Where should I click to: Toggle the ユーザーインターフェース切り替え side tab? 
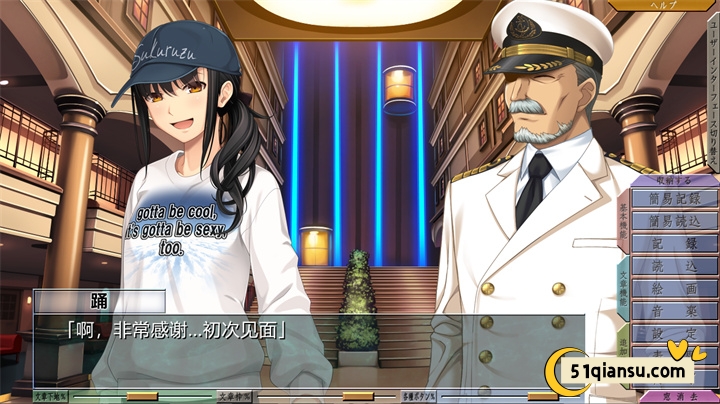click(x=712, y=90)
